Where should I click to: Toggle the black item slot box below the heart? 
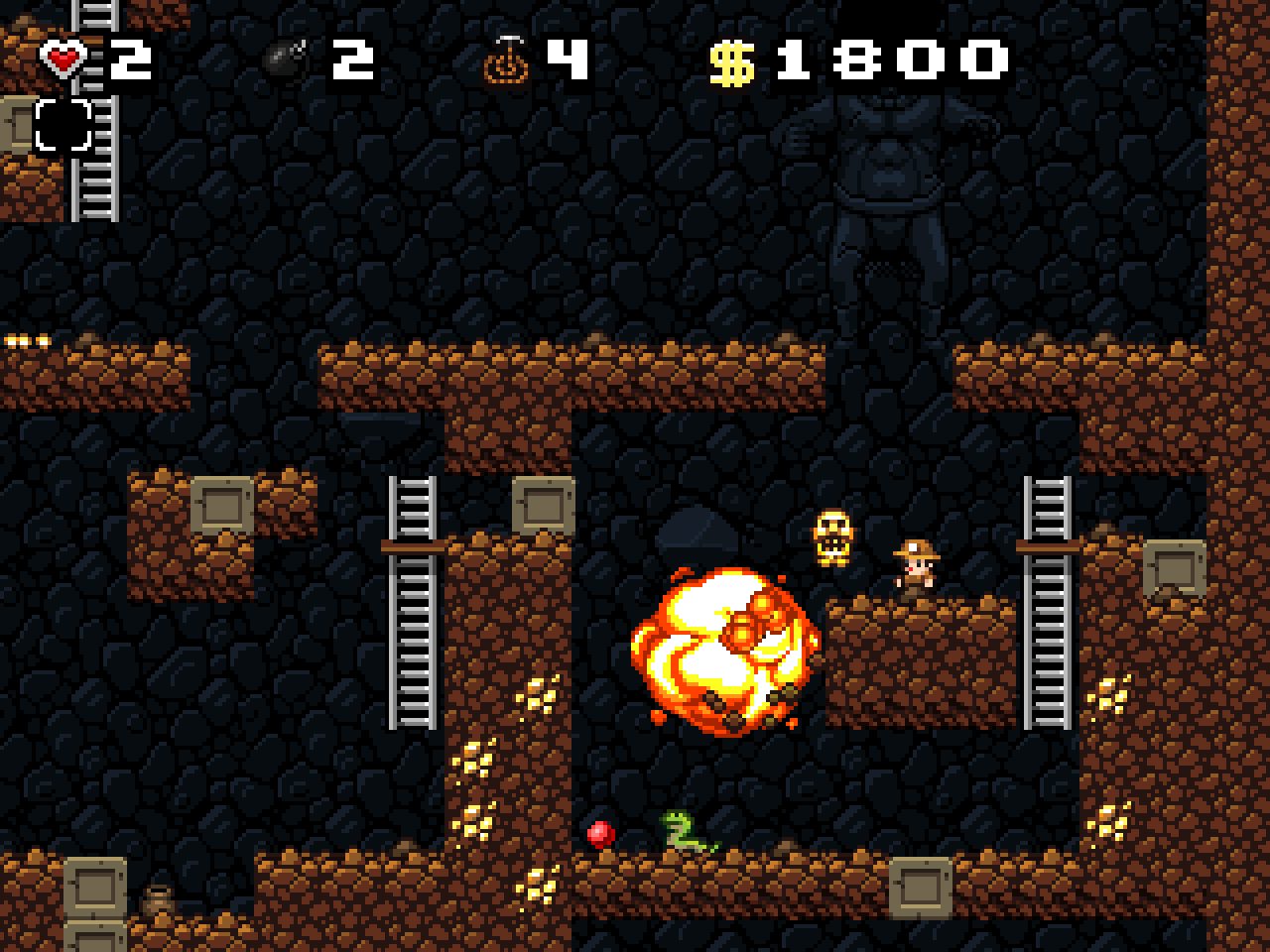tap(63, 126)
